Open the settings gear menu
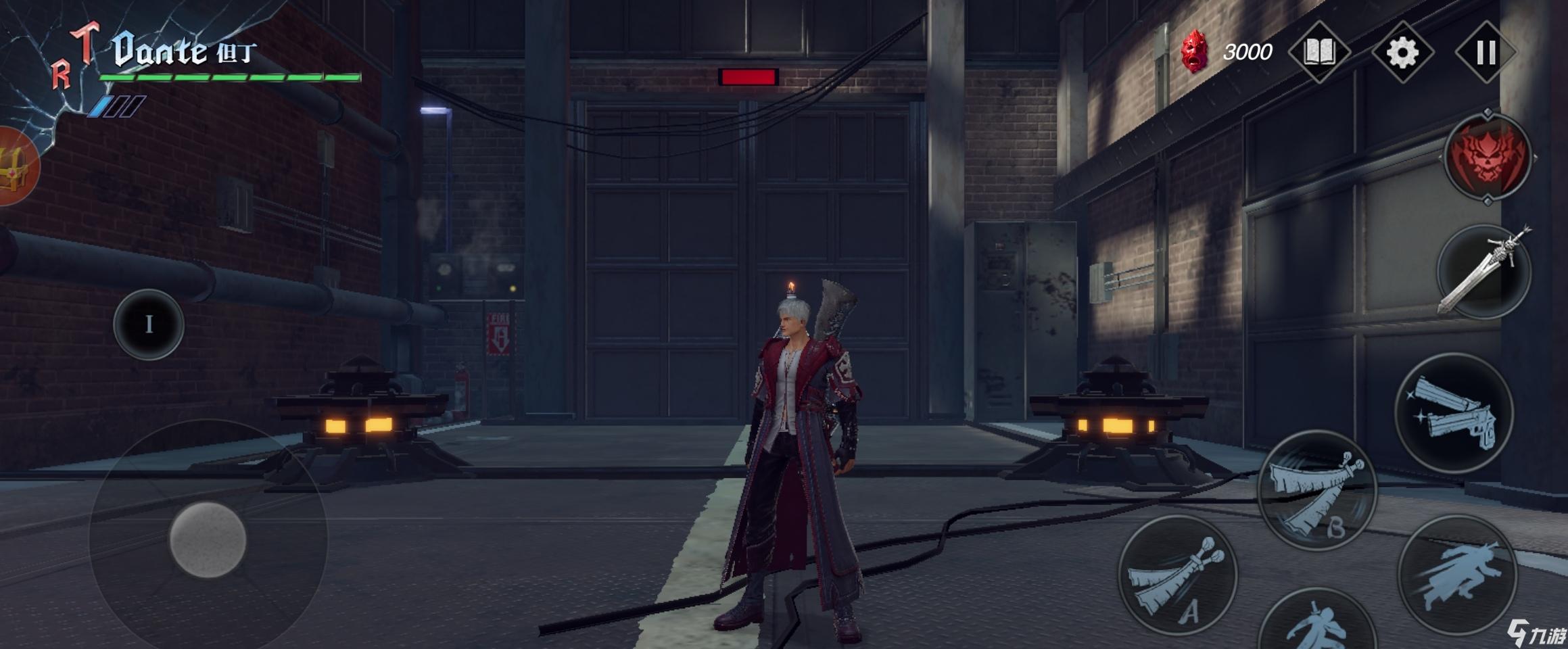 pos(1402,52)
